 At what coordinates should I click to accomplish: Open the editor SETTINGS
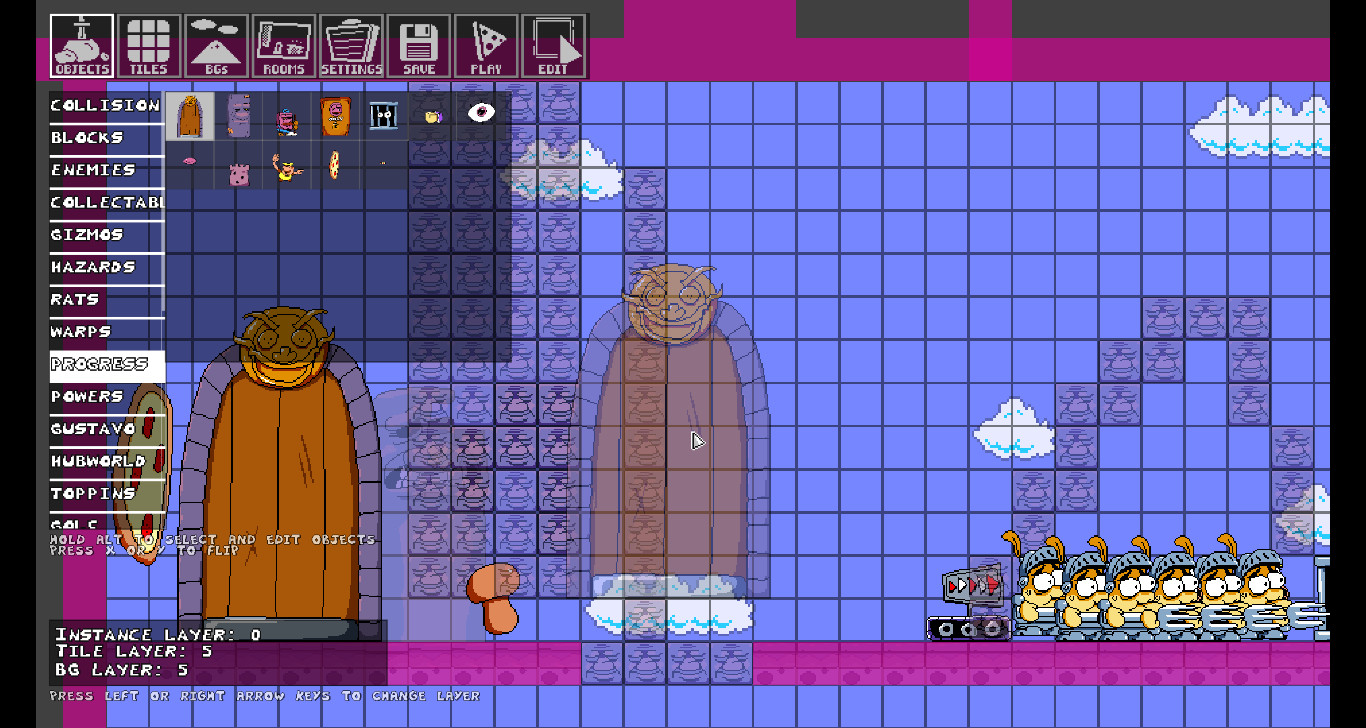coord(352,44)
